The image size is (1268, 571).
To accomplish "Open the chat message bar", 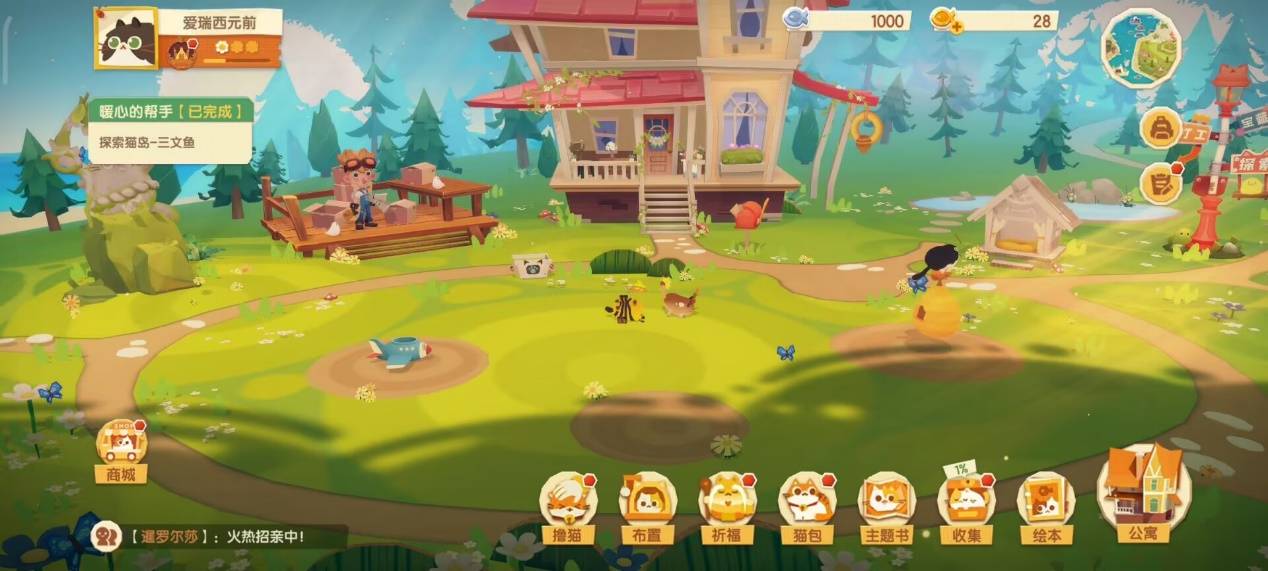I will point(220,536).
